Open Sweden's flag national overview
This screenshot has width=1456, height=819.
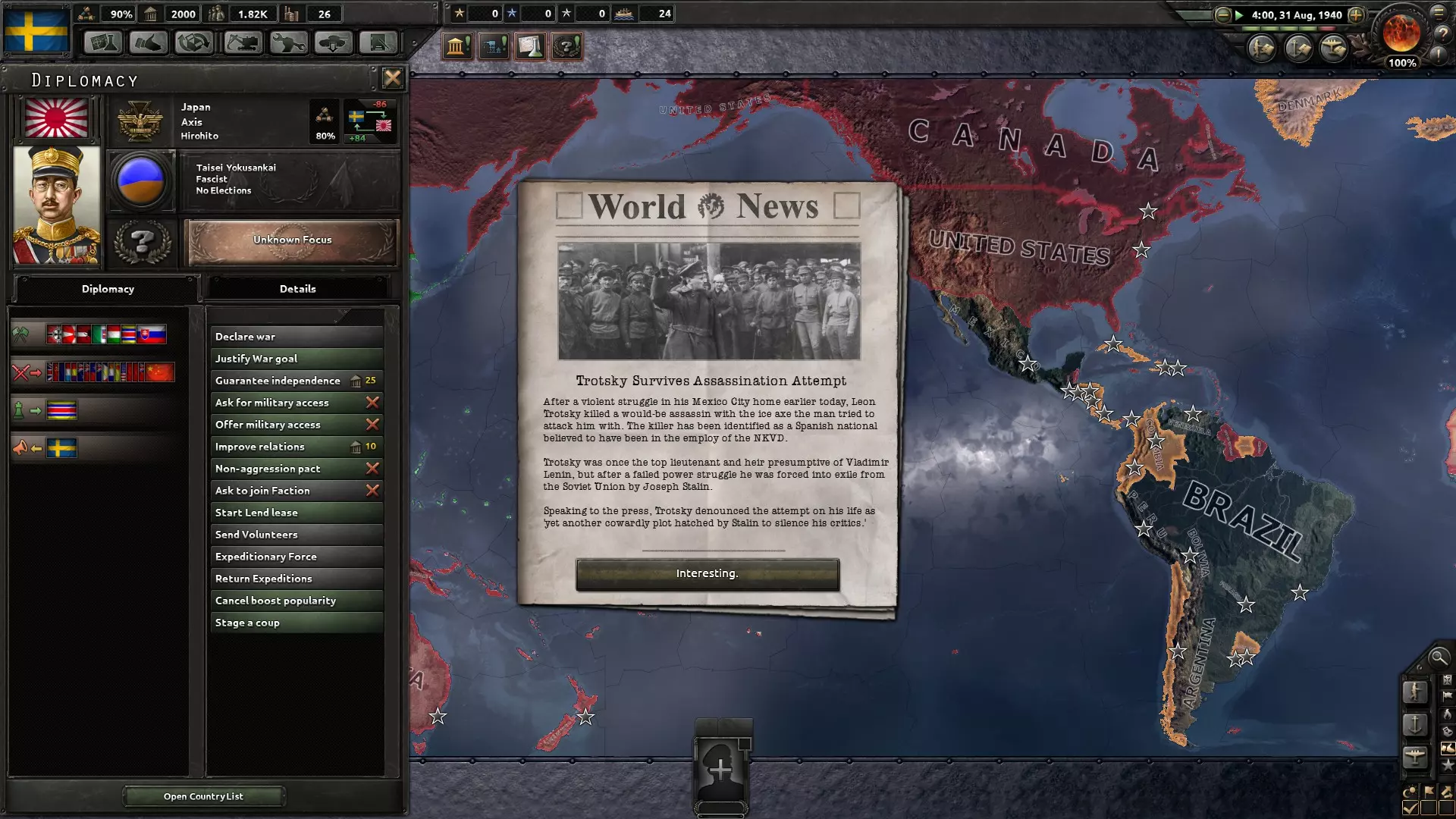(x=36, y=29)
